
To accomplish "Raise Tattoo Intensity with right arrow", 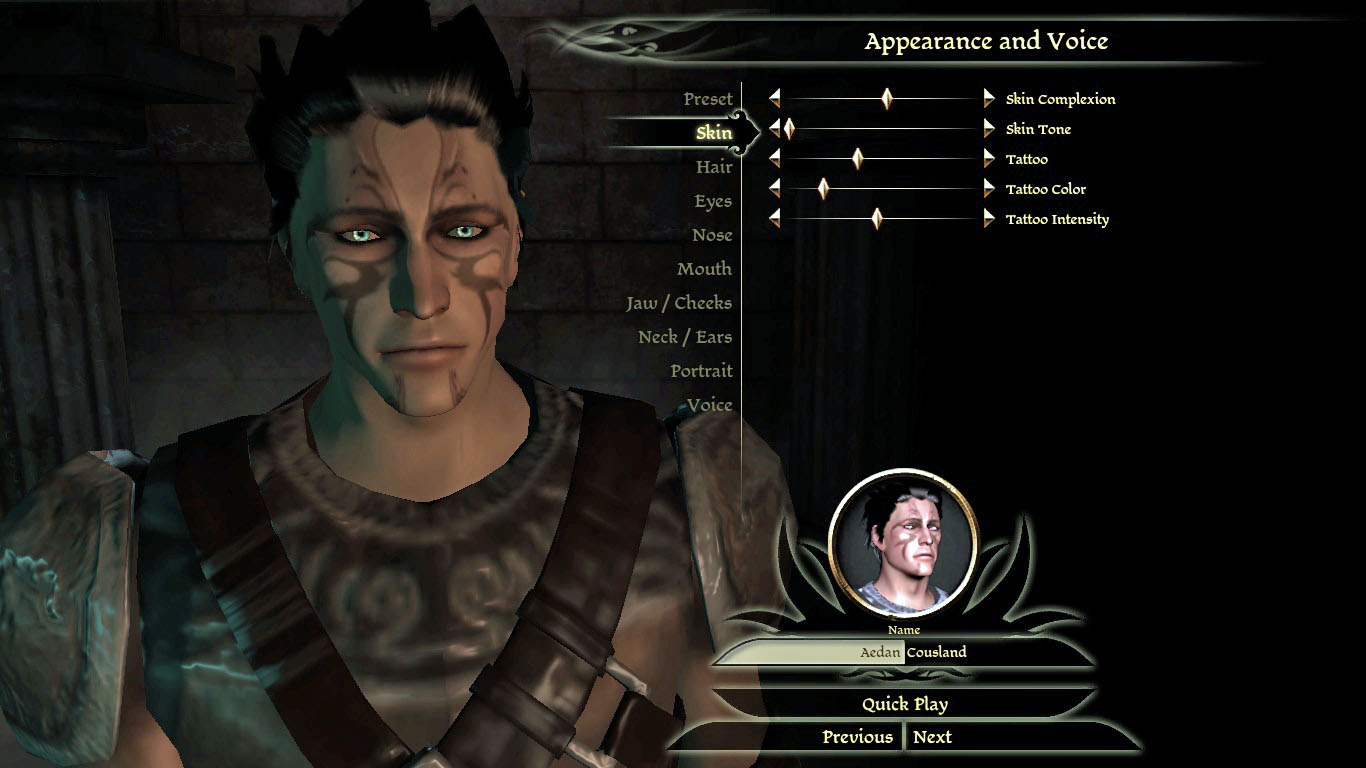I will tap(989, 218).
